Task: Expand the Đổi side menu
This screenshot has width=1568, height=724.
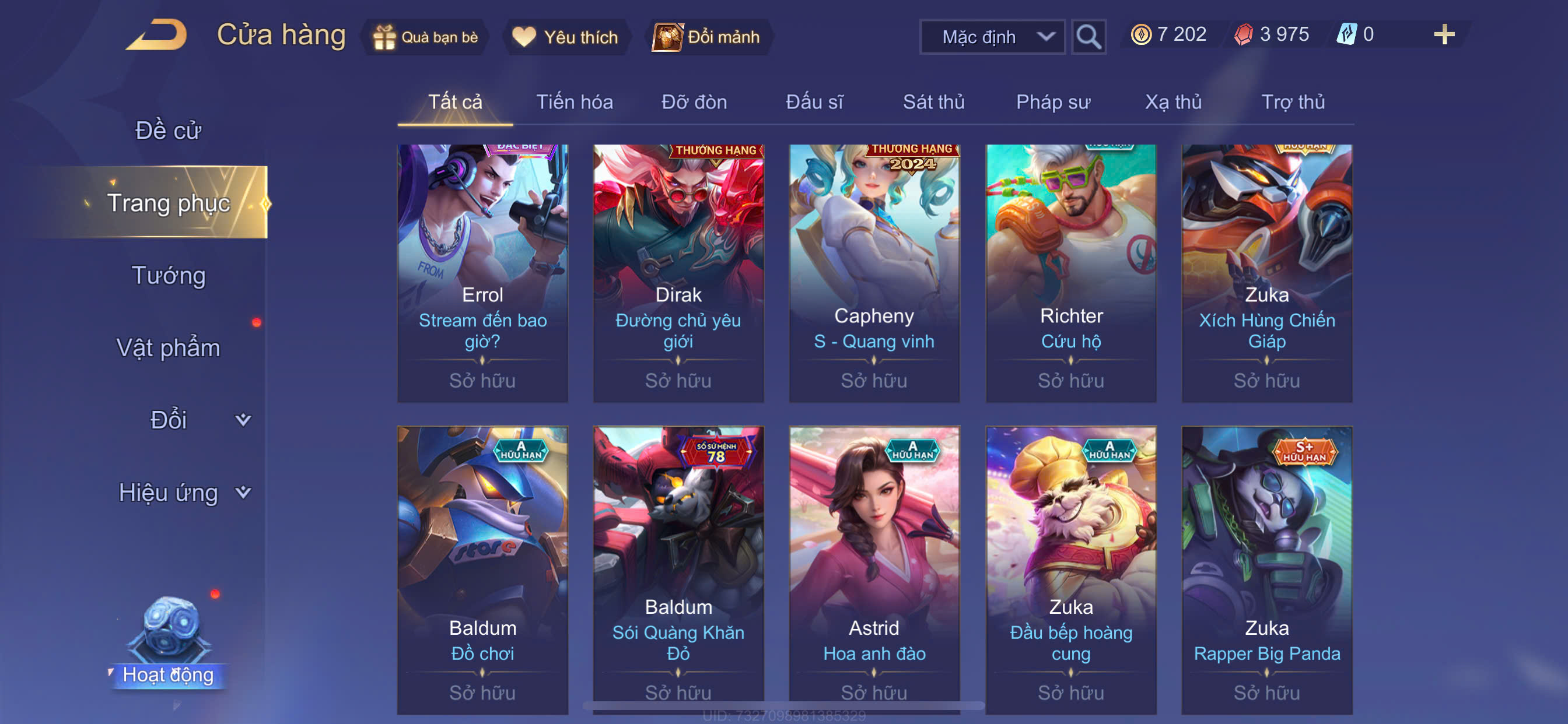Action: click(183, 420)
